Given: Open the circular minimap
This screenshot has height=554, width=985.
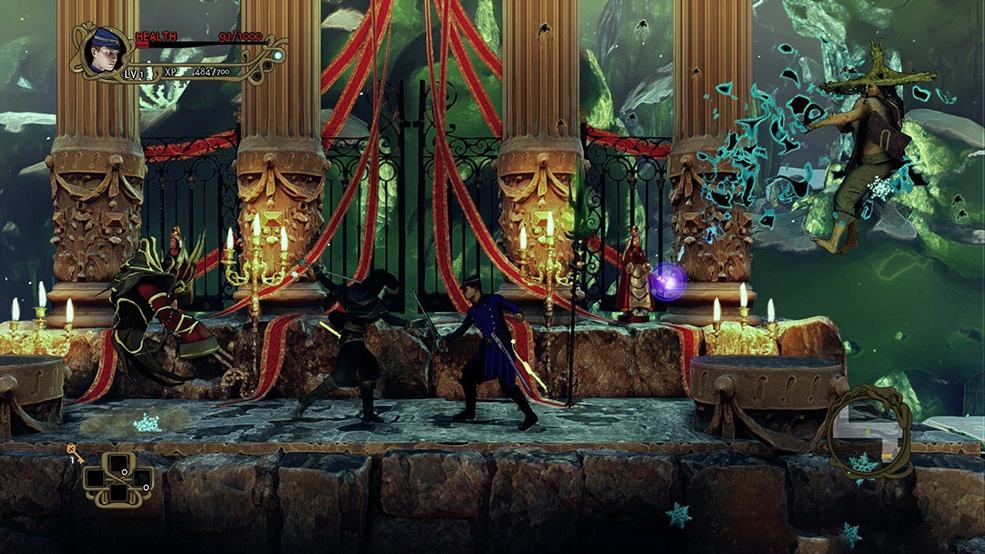Looking at the screenshot, I should coord(868,432).
